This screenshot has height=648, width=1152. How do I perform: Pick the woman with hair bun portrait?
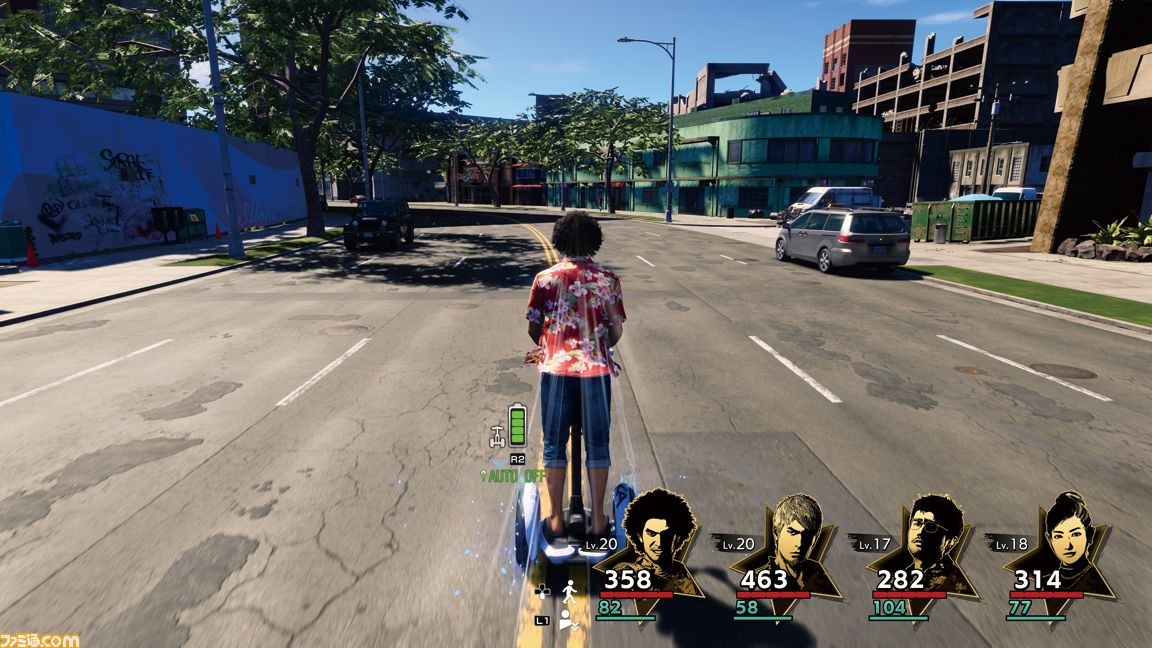tap(1068, 530)
